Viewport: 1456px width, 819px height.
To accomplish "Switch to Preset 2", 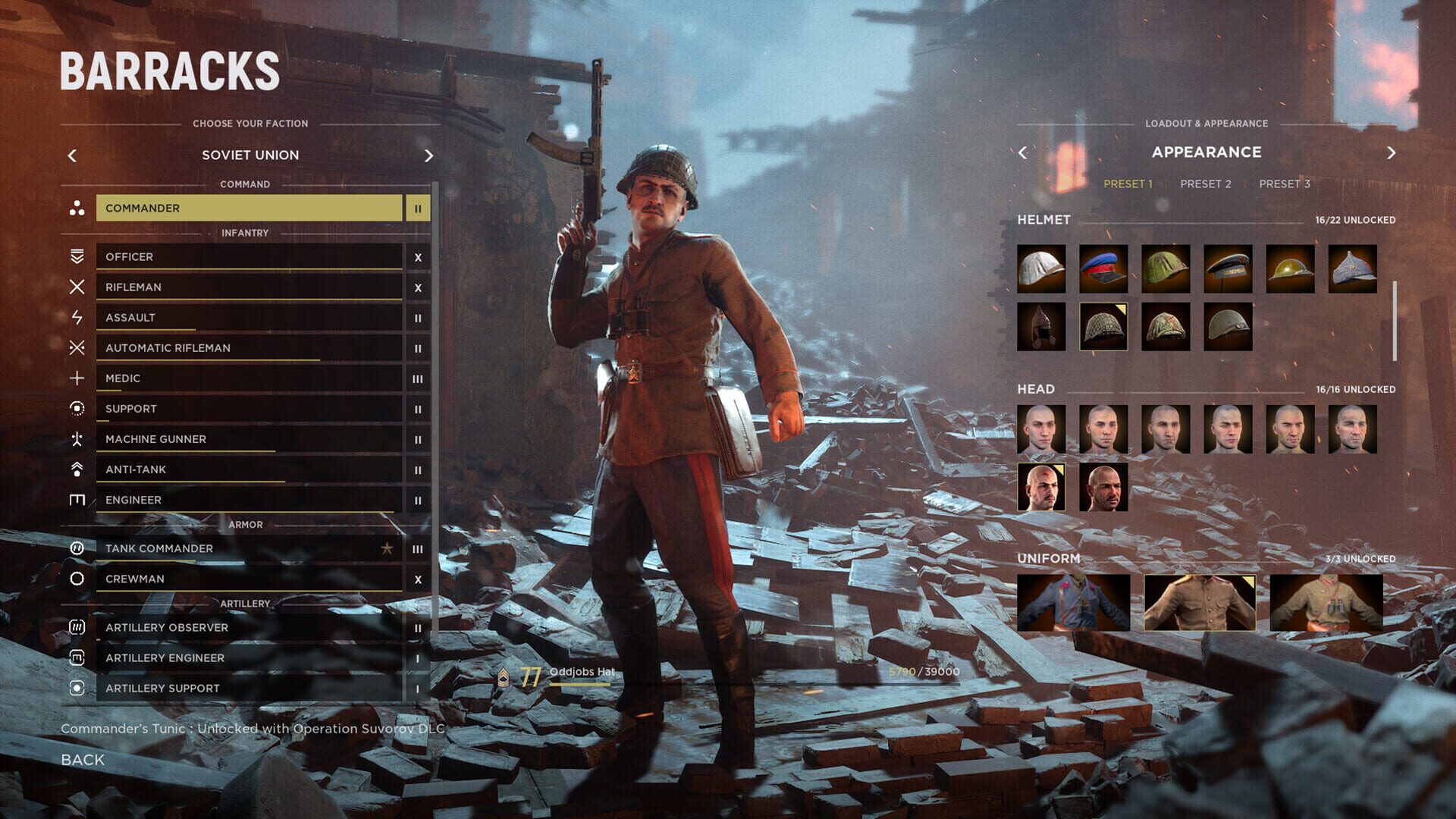I will click(x=1206, y=183).
